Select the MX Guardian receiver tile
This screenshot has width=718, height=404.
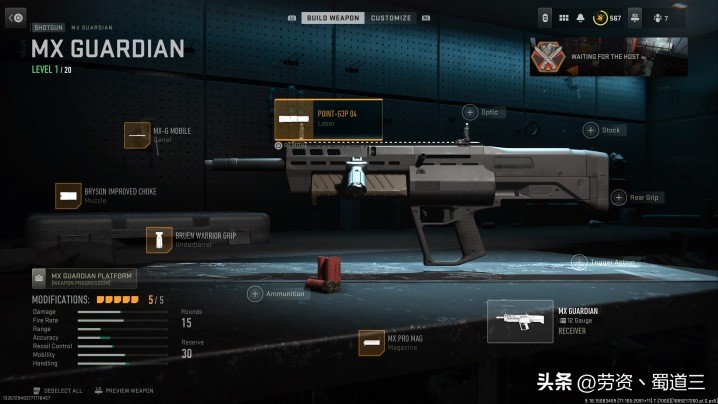point(520,322)
